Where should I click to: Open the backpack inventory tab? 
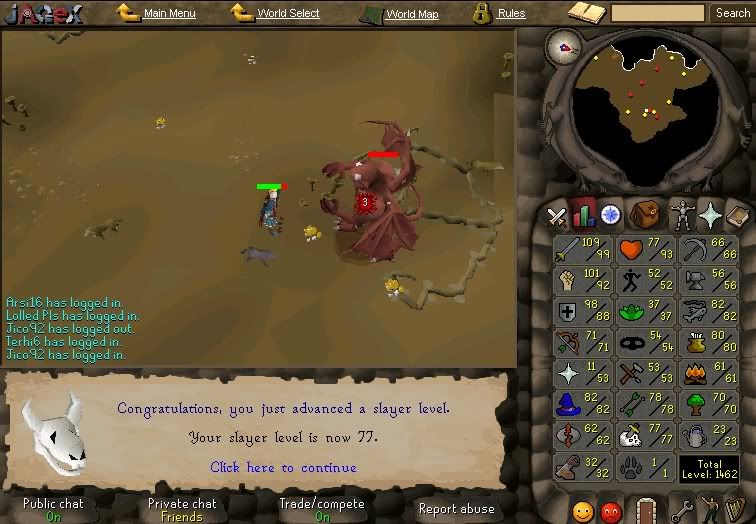tap(644, 214)
